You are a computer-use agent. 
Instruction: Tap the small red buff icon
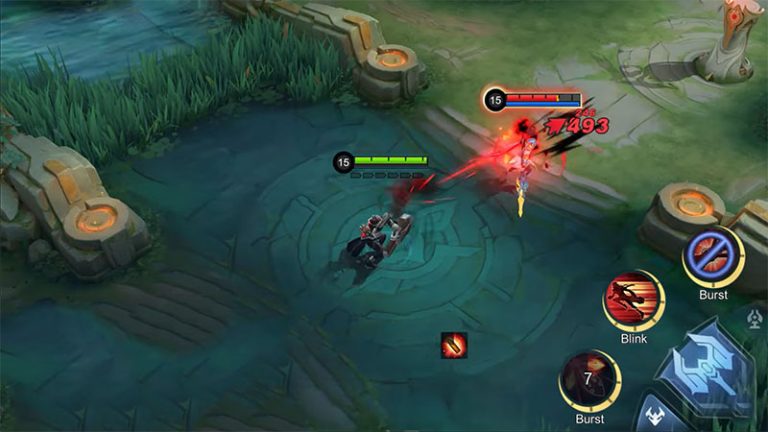(454, 345)
